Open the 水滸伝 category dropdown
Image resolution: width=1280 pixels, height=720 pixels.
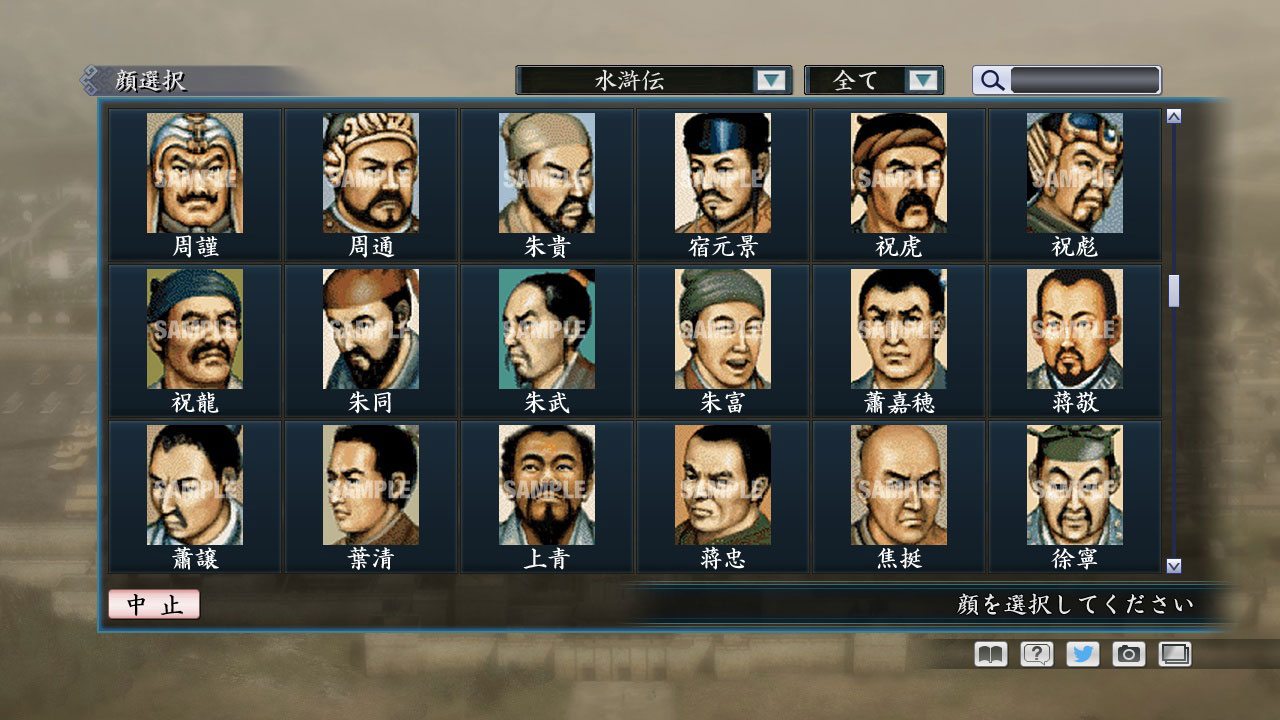[x=650, y=79]
